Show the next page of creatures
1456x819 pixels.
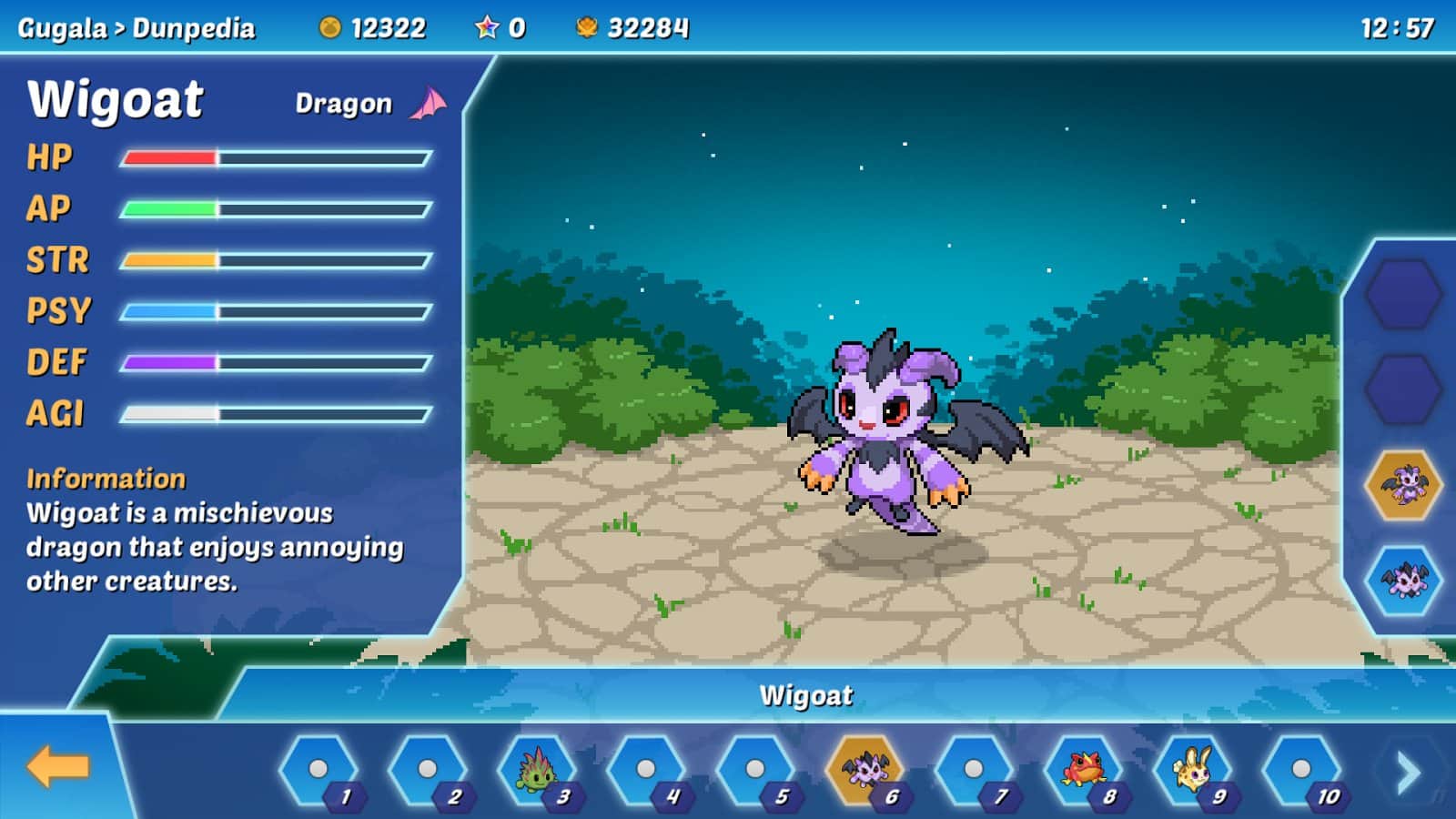point(1408,772)
